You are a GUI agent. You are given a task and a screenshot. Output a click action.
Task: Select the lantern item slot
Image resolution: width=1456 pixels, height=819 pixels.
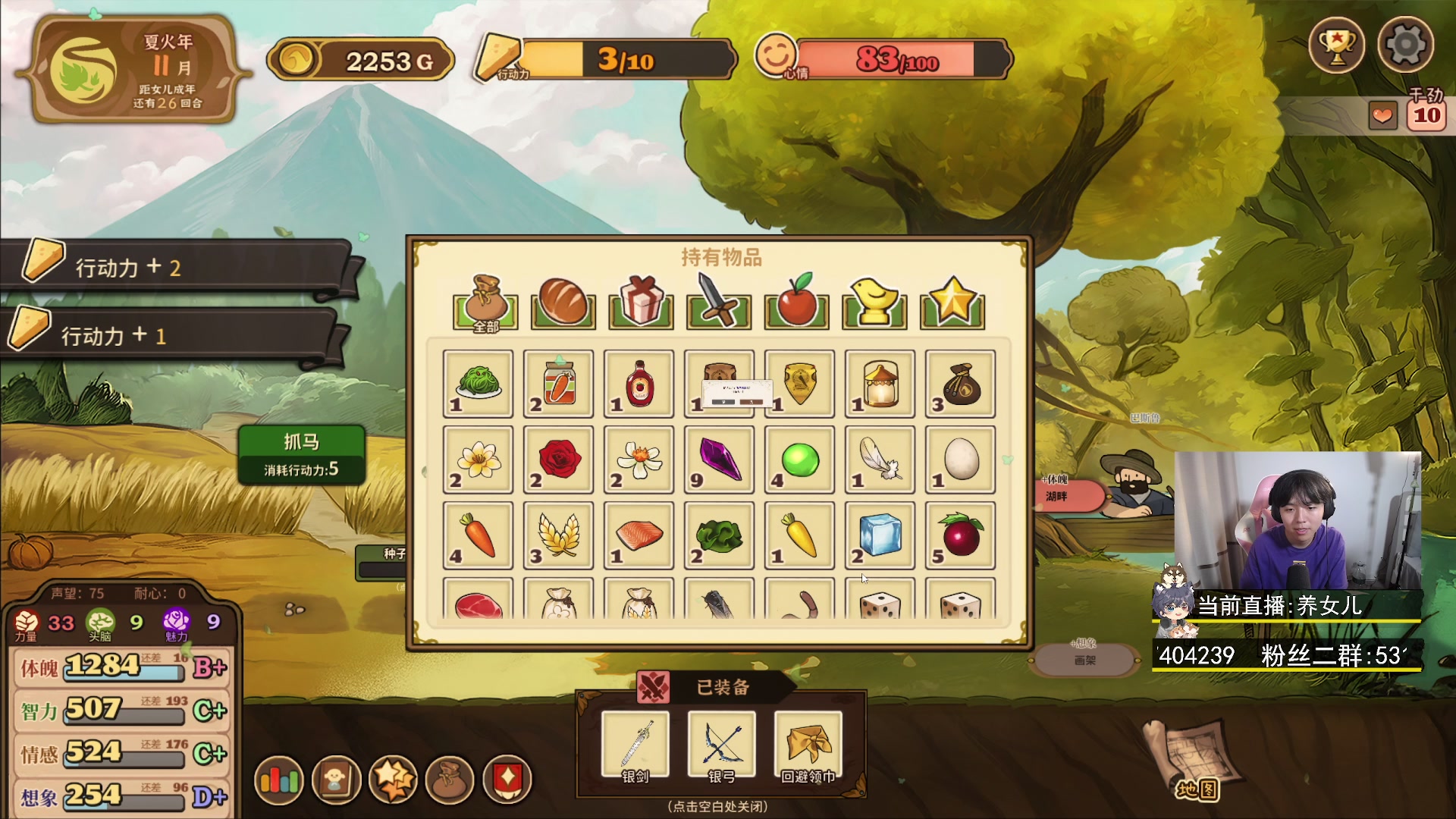click(x=880, y=384)
